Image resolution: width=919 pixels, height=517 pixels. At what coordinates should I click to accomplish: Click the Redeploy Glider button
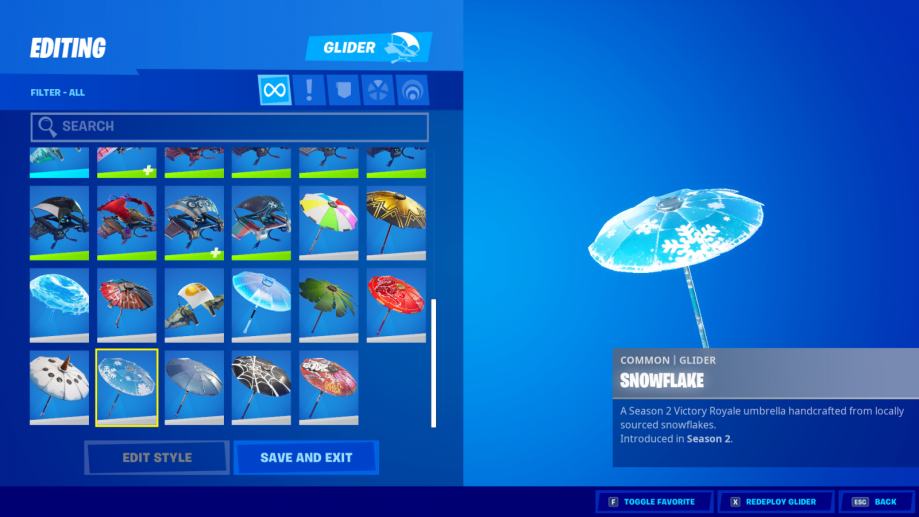point(775,501)
